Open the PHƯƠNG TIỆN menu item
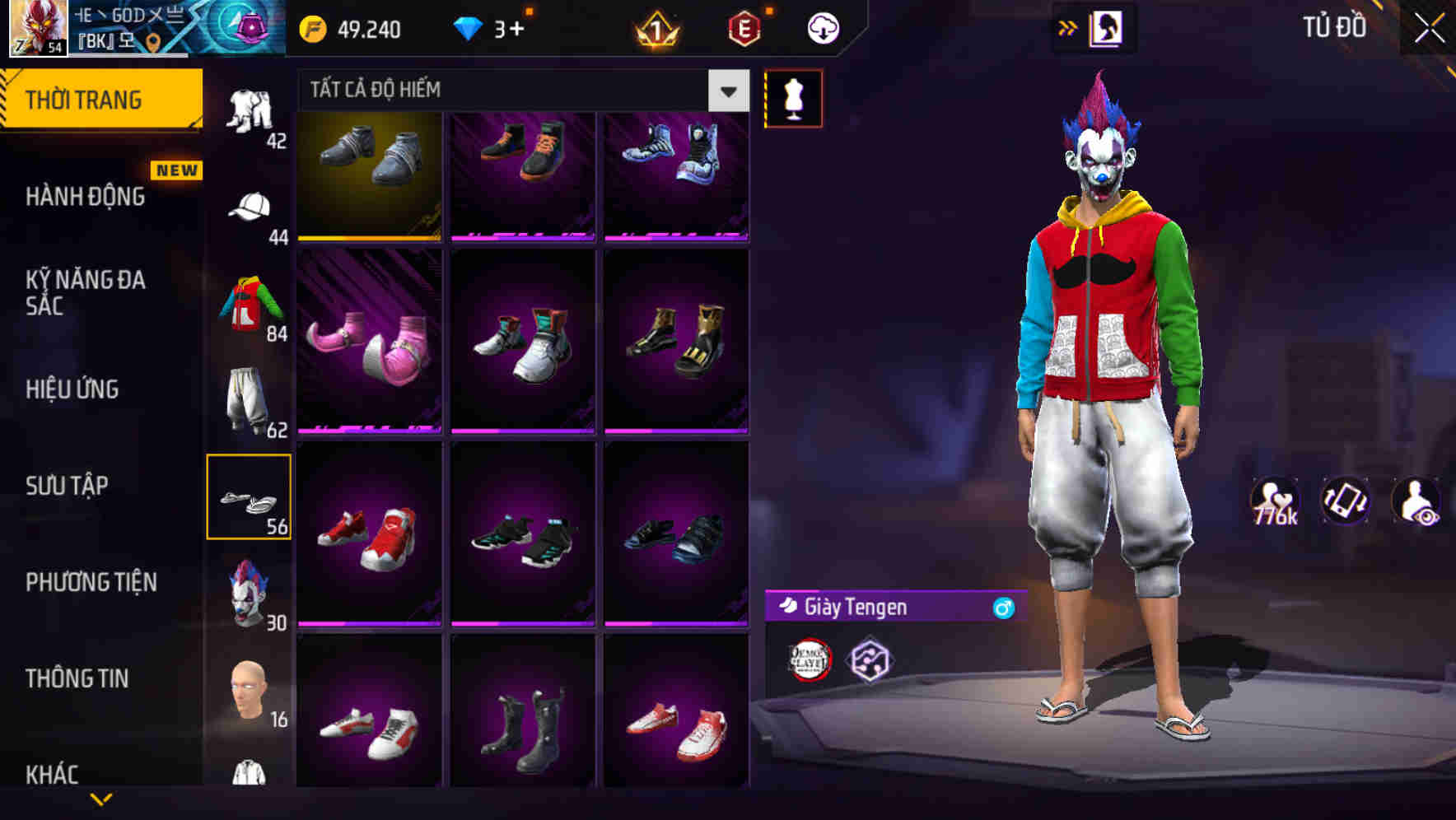 click(91, 583)
